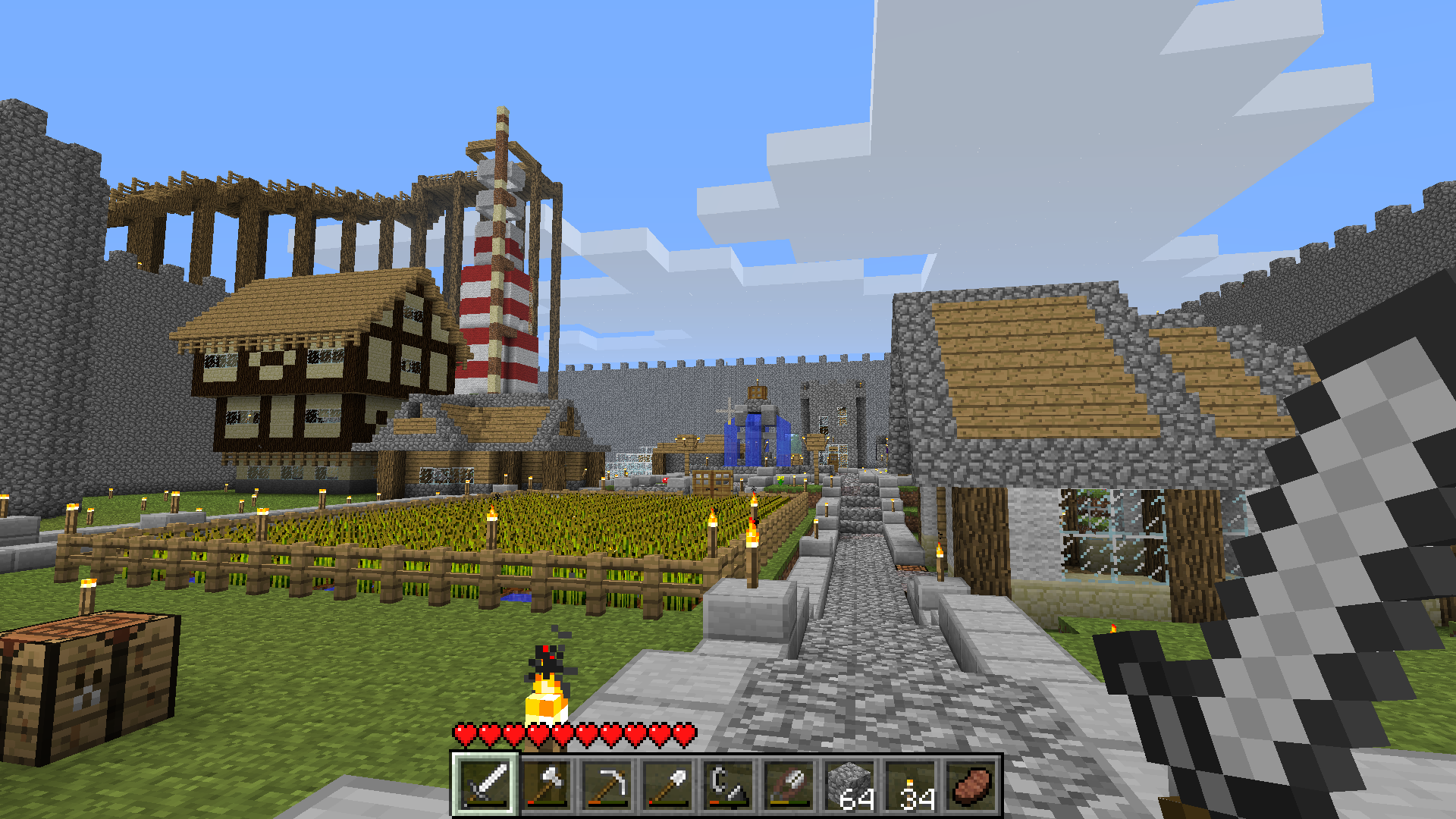This screenshot has width=1456, height=819.
Task: Select the iron sword hotbar slot
Action: click(485, 785)
